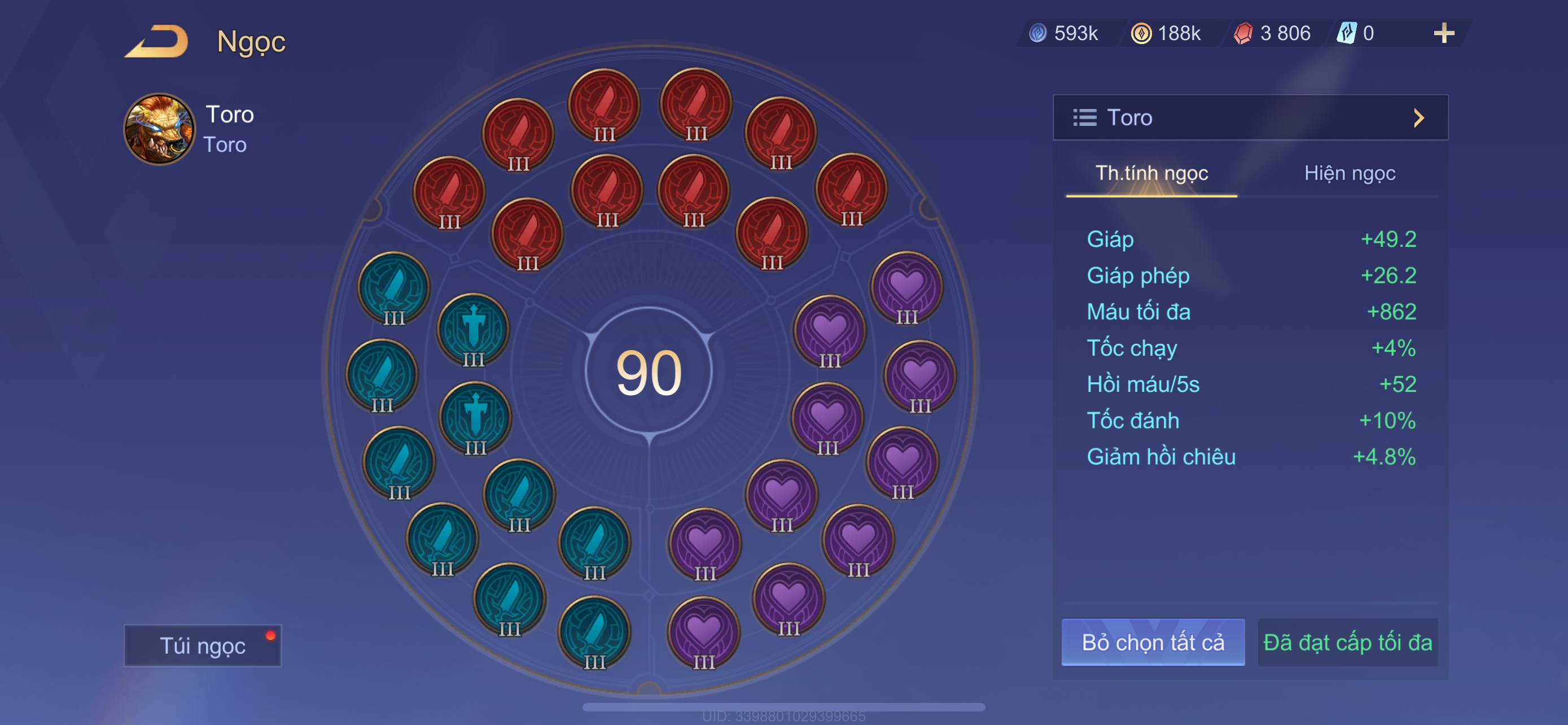Screen dimensions: 1568x725
Task: Tap the 188k gold coin balance
Action: tap(1166, 33)
